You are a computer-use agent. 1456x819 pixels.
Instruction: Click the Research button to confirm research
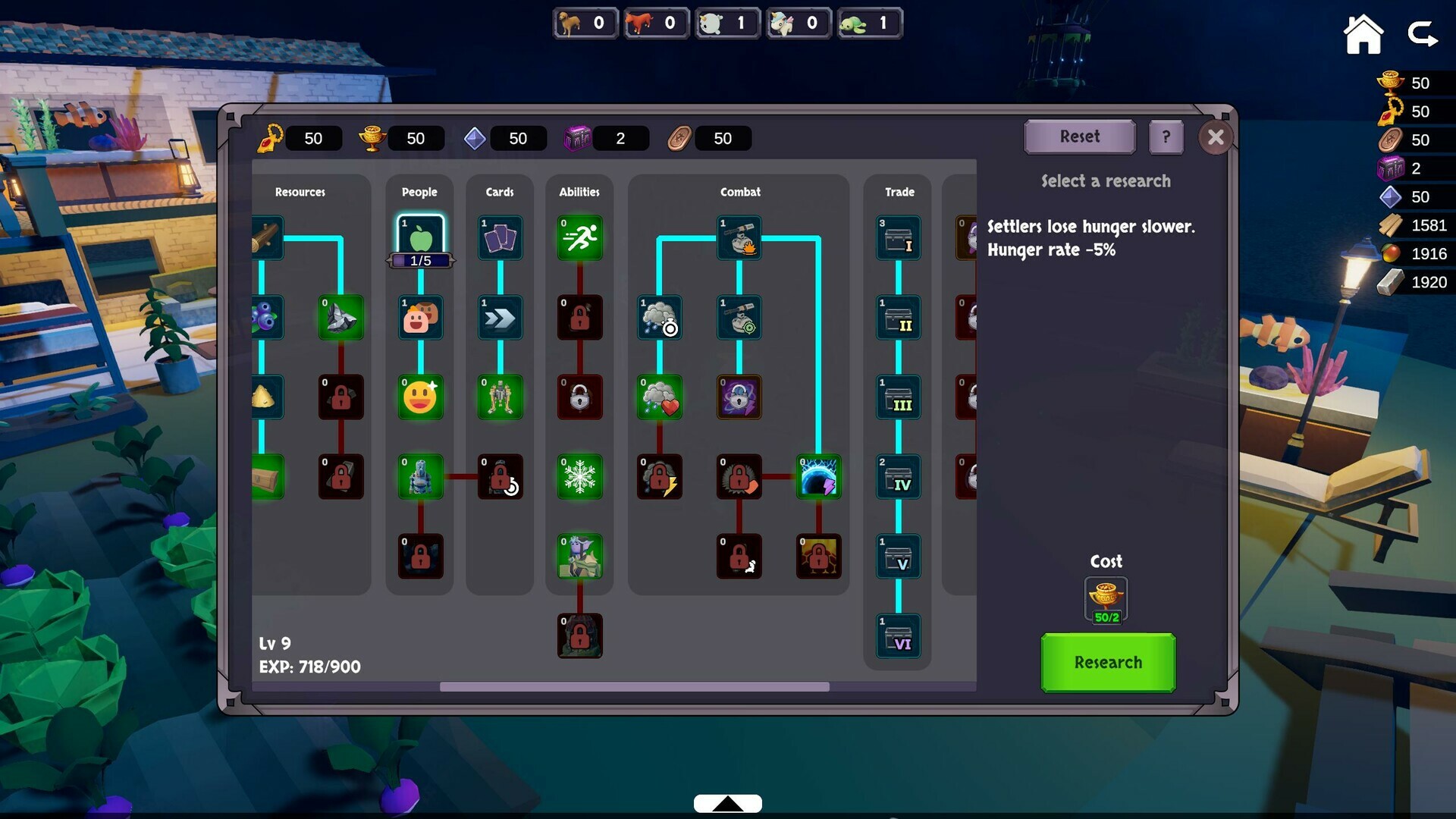[x=1107, y=662]
